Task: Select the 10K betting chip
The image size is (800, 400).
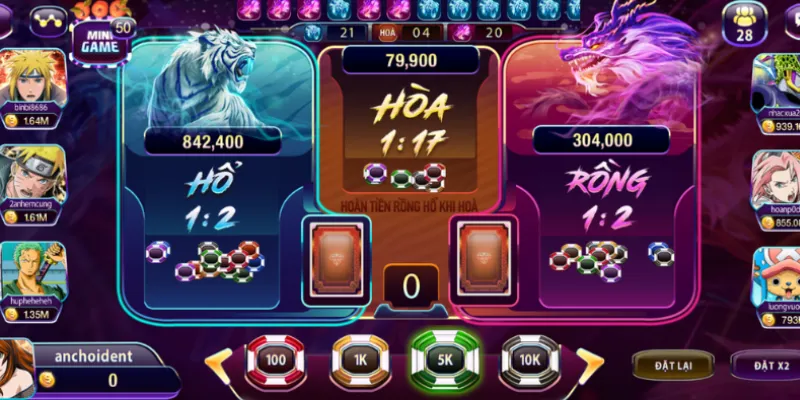Action: click(x=530, y=357)
